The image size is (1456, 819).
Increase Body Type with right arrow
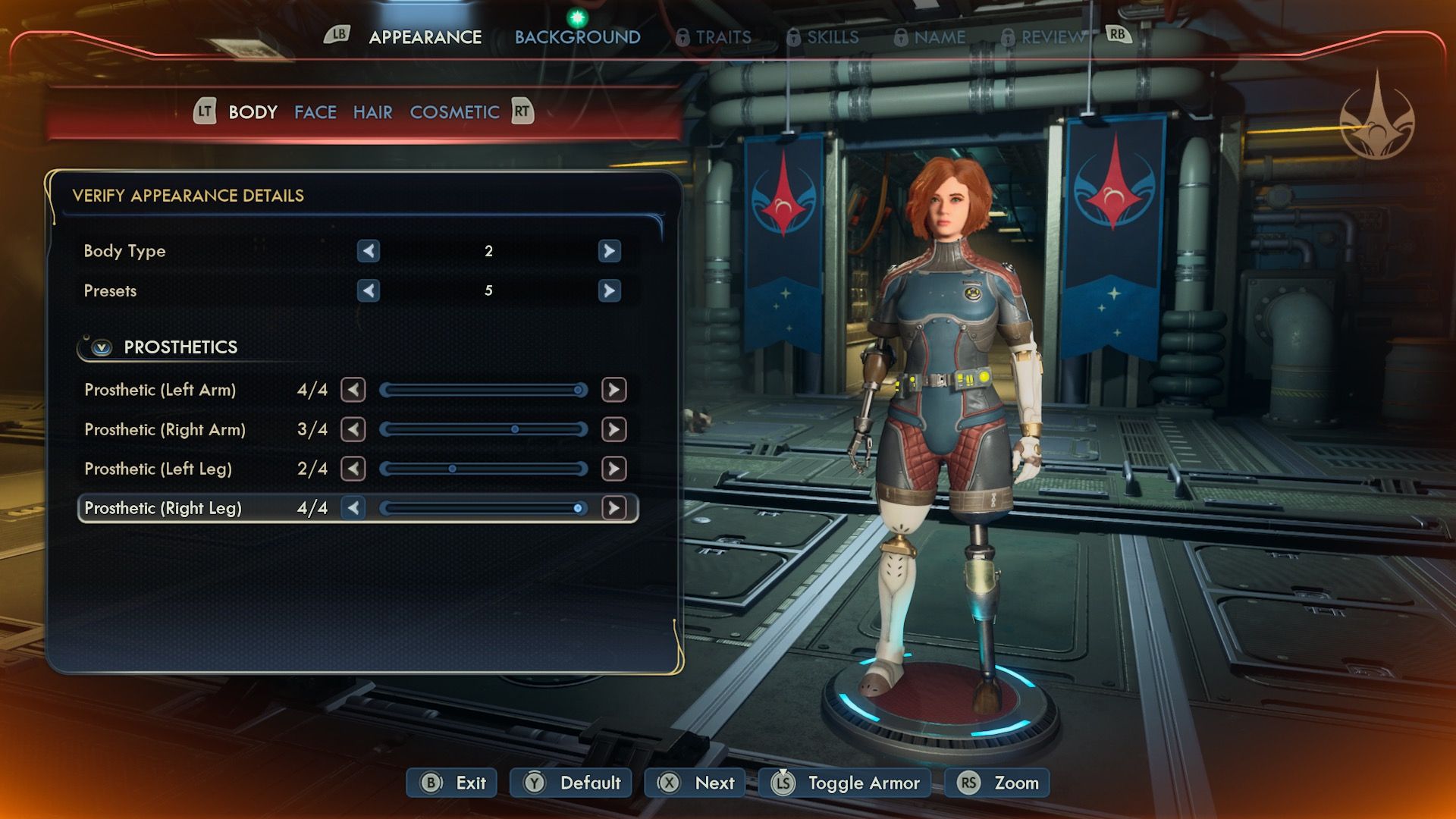point(609,251)
